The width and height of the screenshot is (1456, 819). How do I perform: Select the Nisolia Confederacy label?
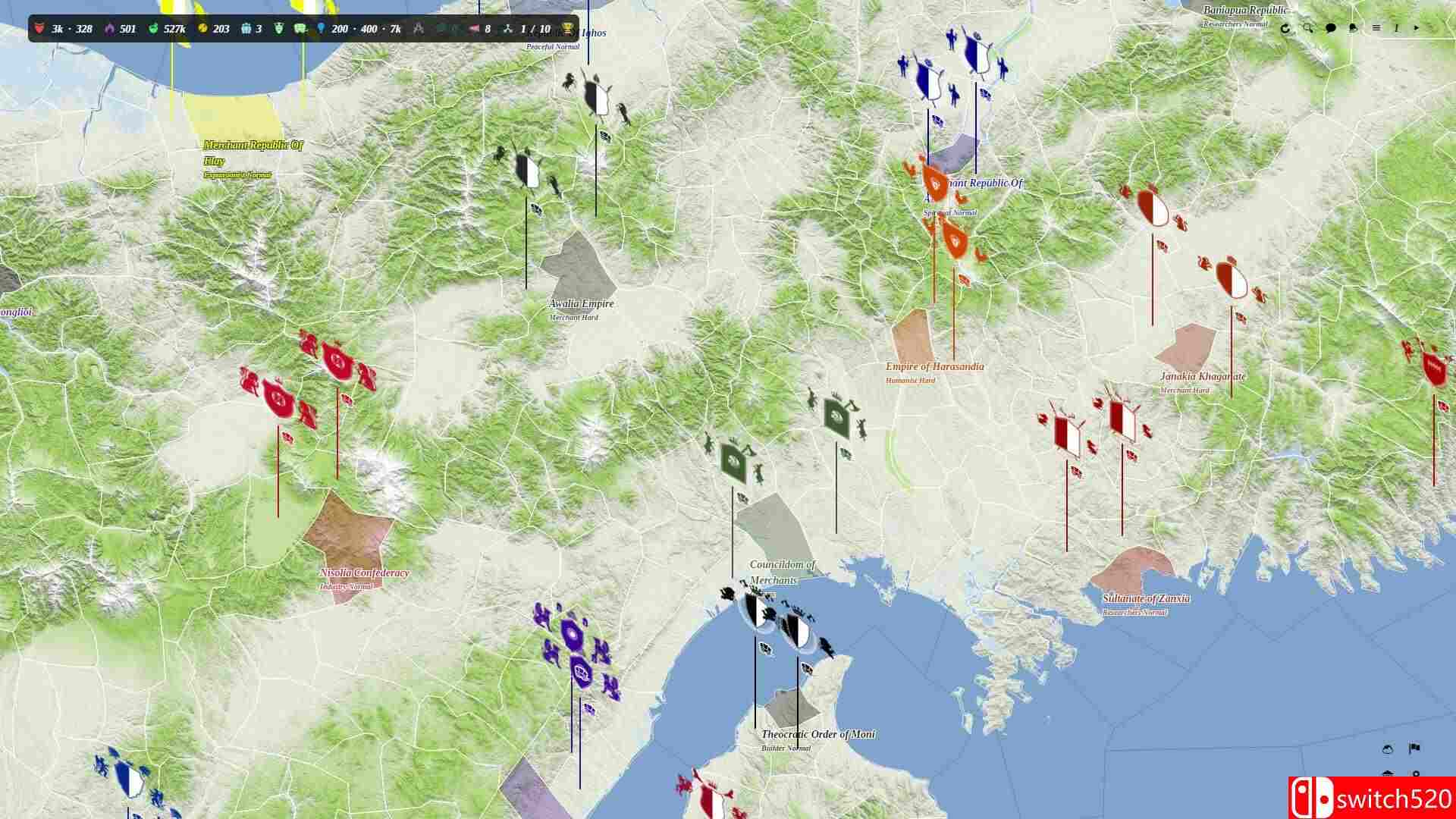(364, 573)
